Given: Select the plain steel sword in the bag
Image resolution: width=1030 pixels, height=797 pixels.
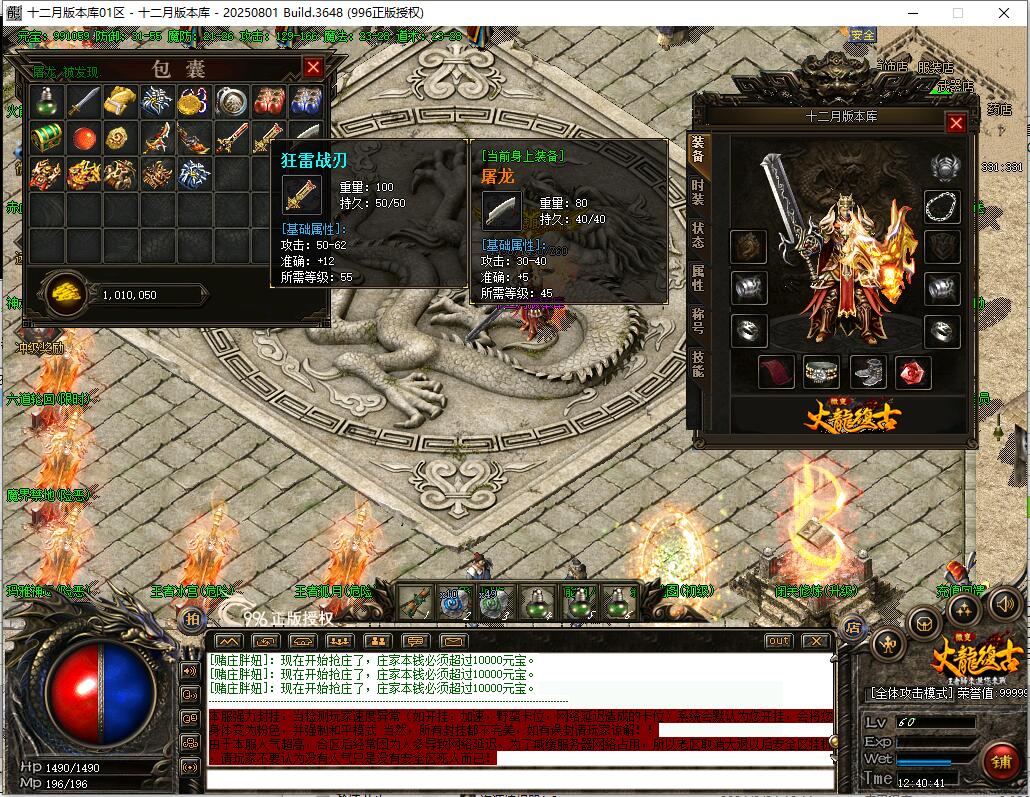Looking at the screenshot, I should (x=83, y=101).
